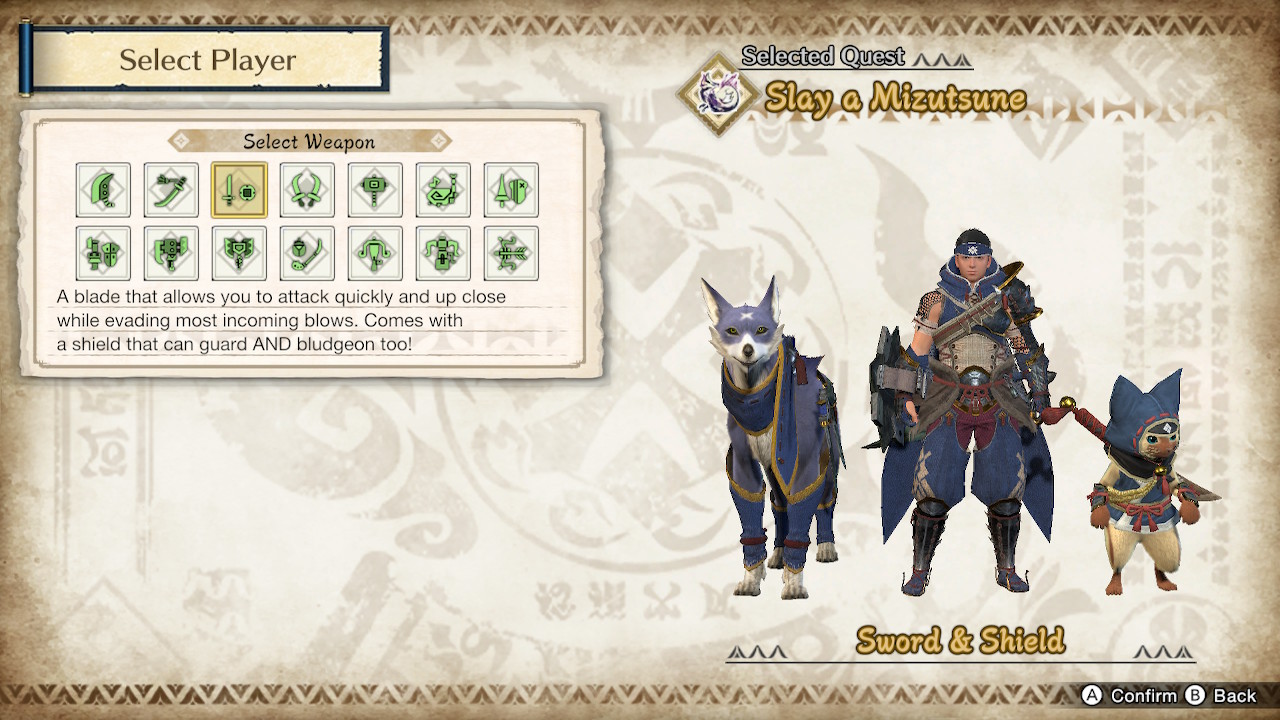Choose the Lance weapon icon

click(511, 189)
